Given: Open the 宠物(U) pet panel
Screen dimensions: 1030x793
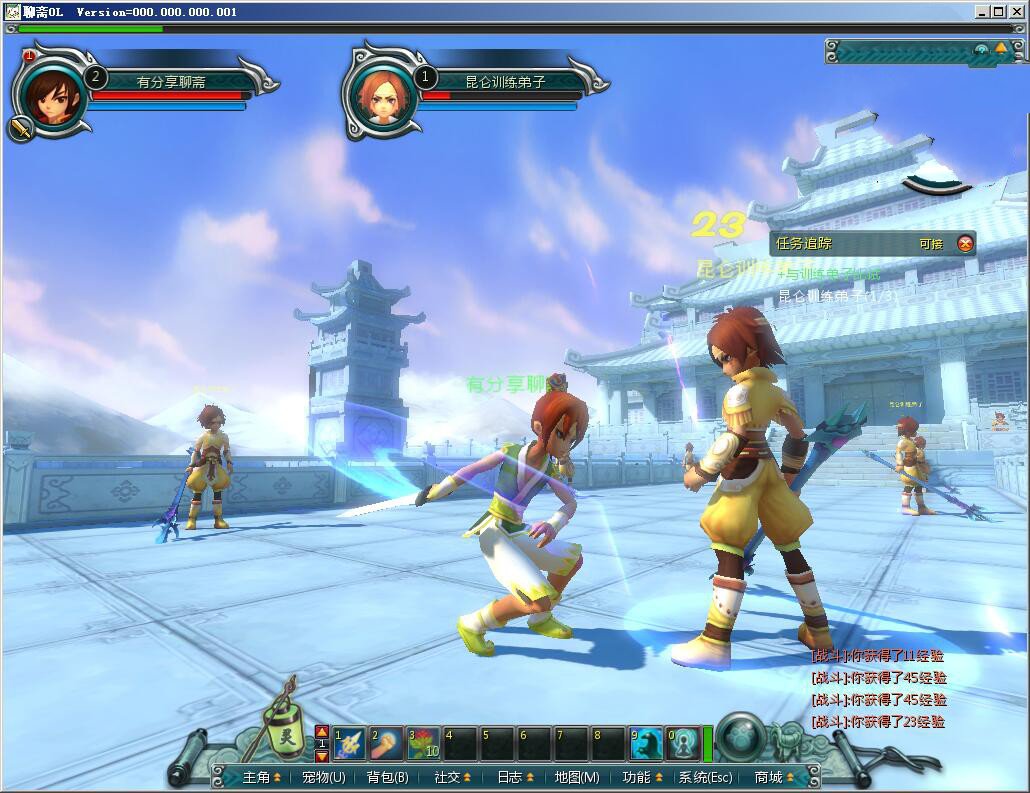Looking at the screenshot, I should point(323,777).
